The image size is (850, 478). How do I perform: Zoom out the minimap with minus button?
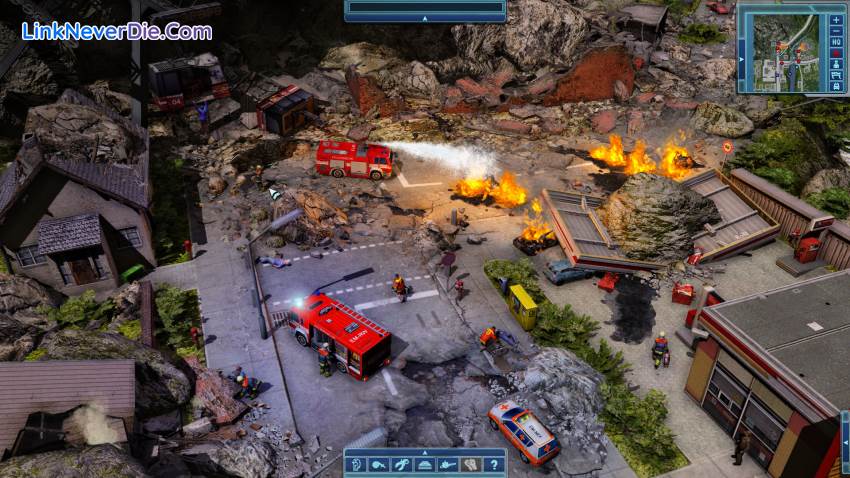pos(836,31)
